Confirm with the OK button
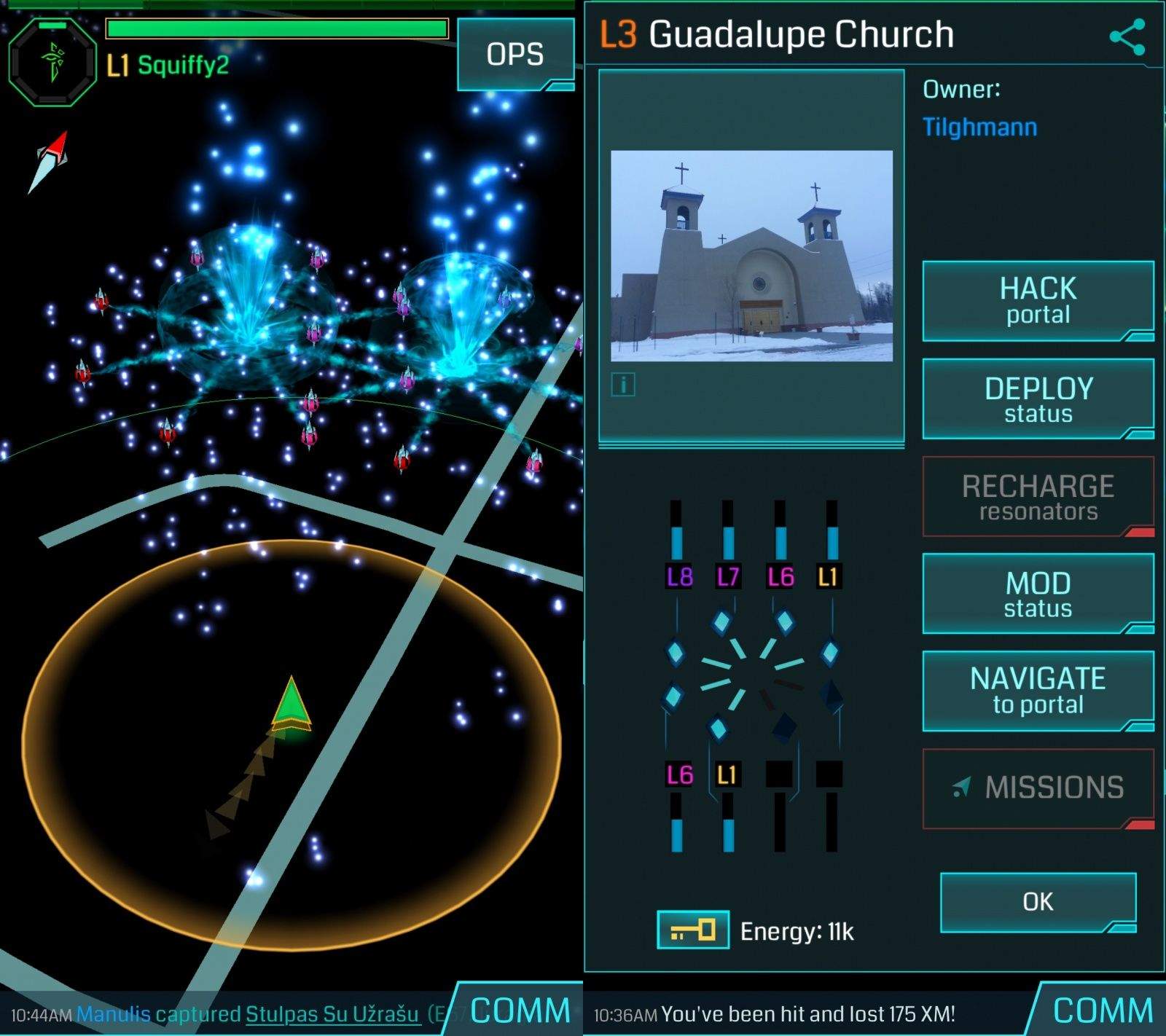Viewport: 1166px width, 1036px height. click(1038, 902)
